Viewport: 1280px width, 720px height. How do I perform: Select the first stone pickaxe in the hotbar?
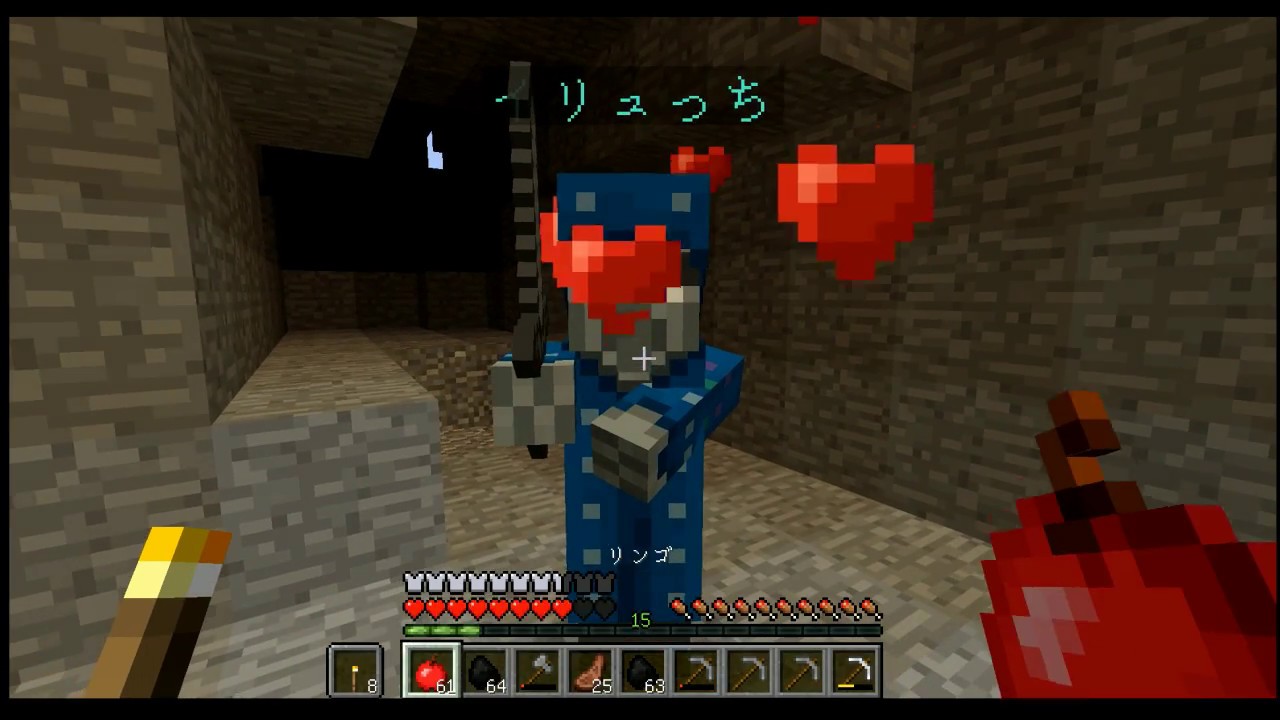click(x=701, y=668)
